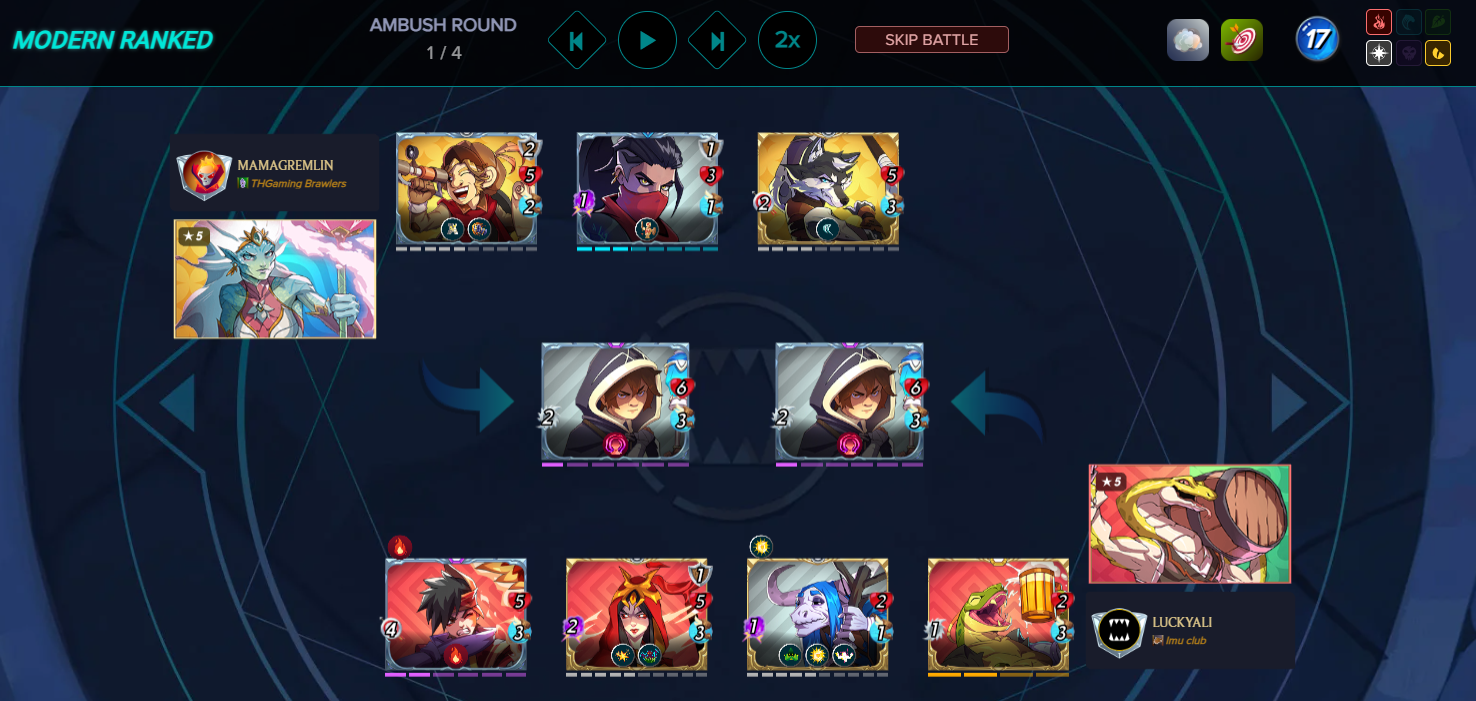1476x701 pixels.
Task: Show the cloud ruleset icon details
Action: click(x=1187, y=40)
